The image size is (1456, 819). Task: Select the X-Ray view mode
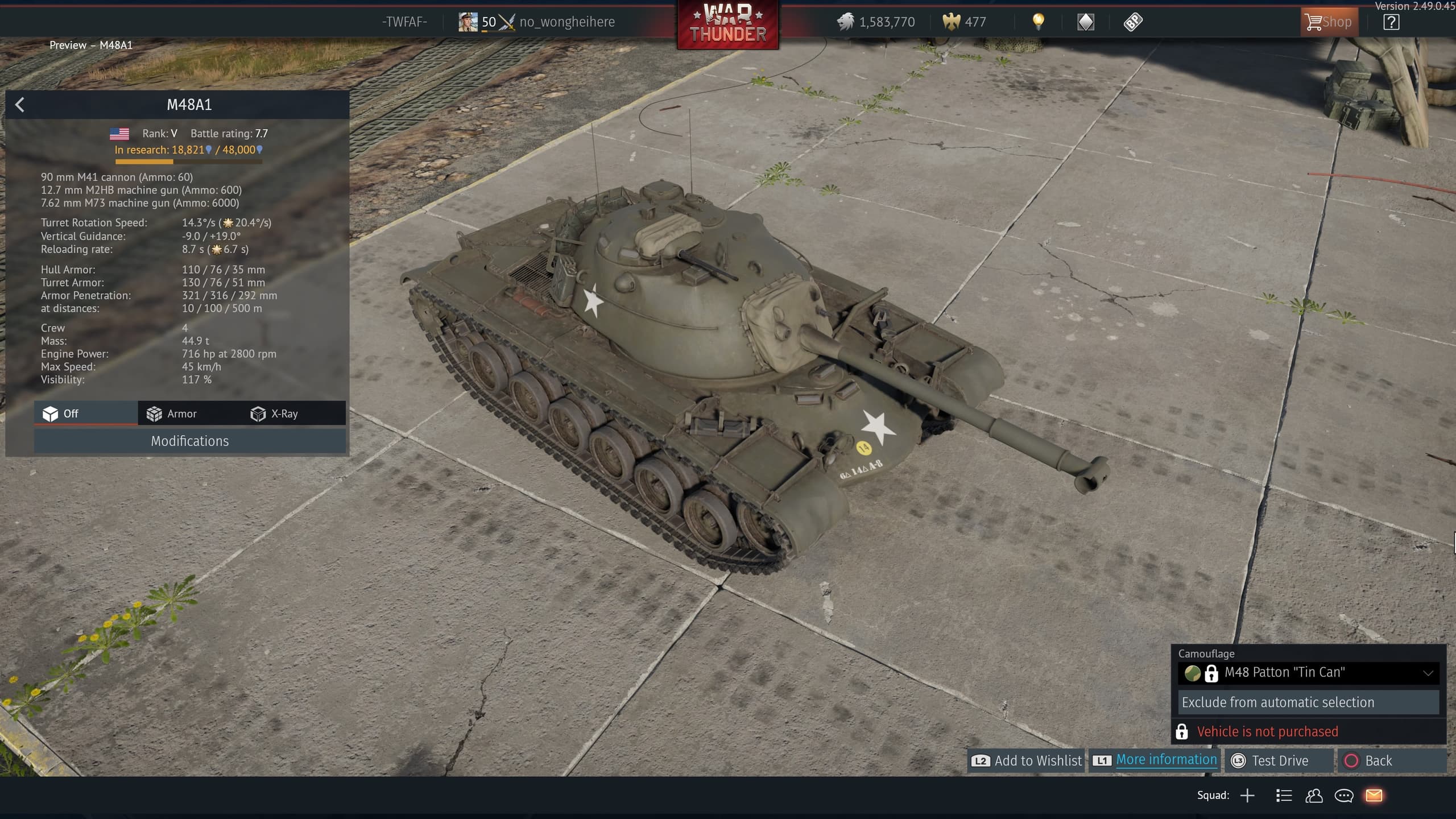point(274,413)
